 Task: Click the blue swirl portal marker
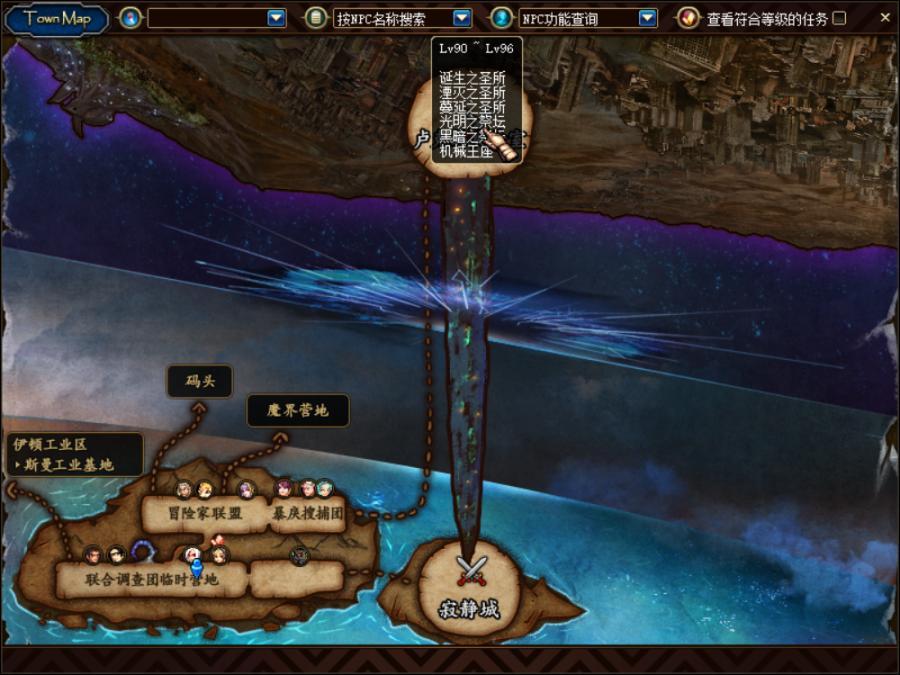click(x=143, y=553)
